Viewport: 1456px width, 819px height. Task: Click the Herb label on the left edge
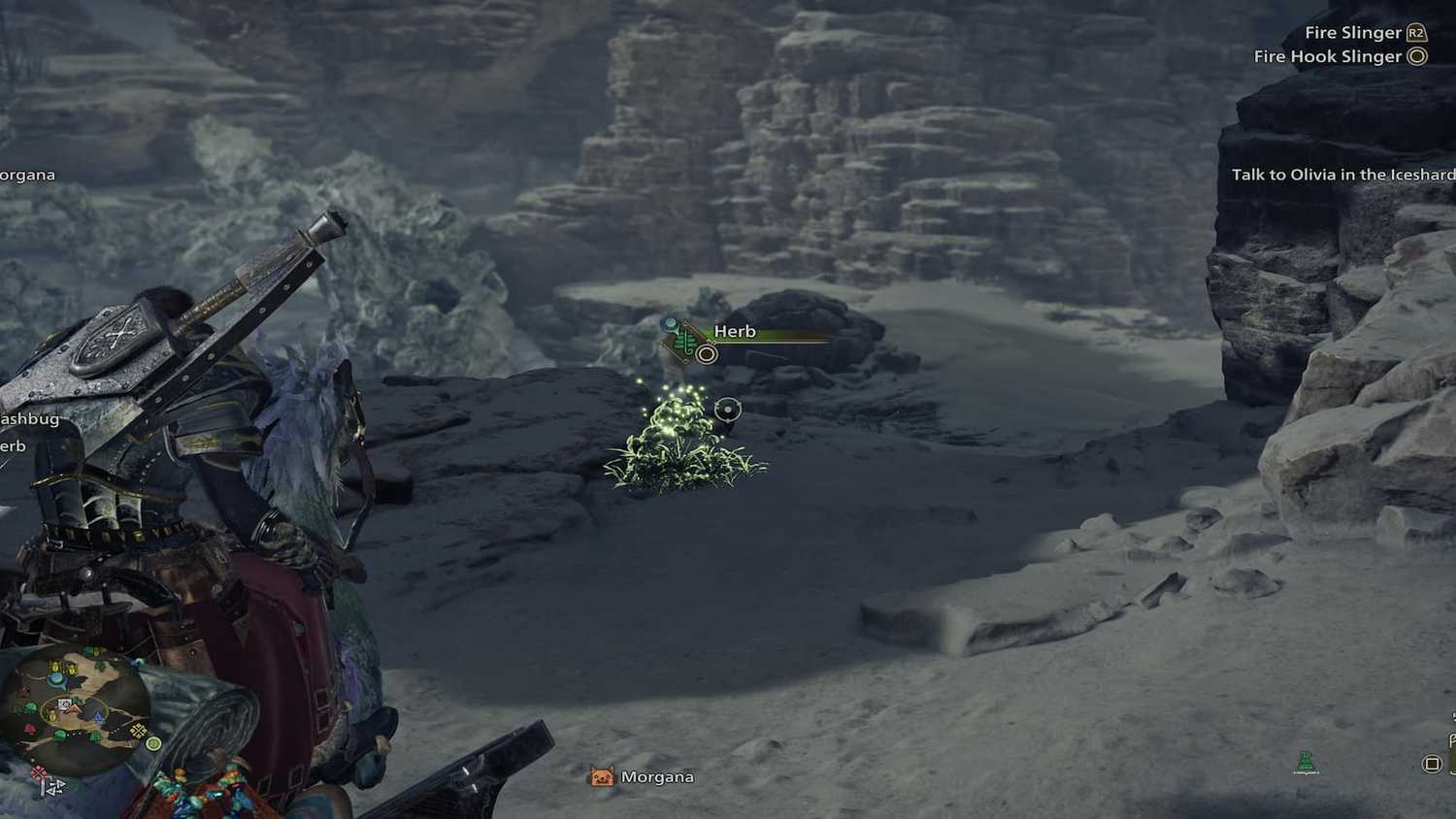(12, 445)
